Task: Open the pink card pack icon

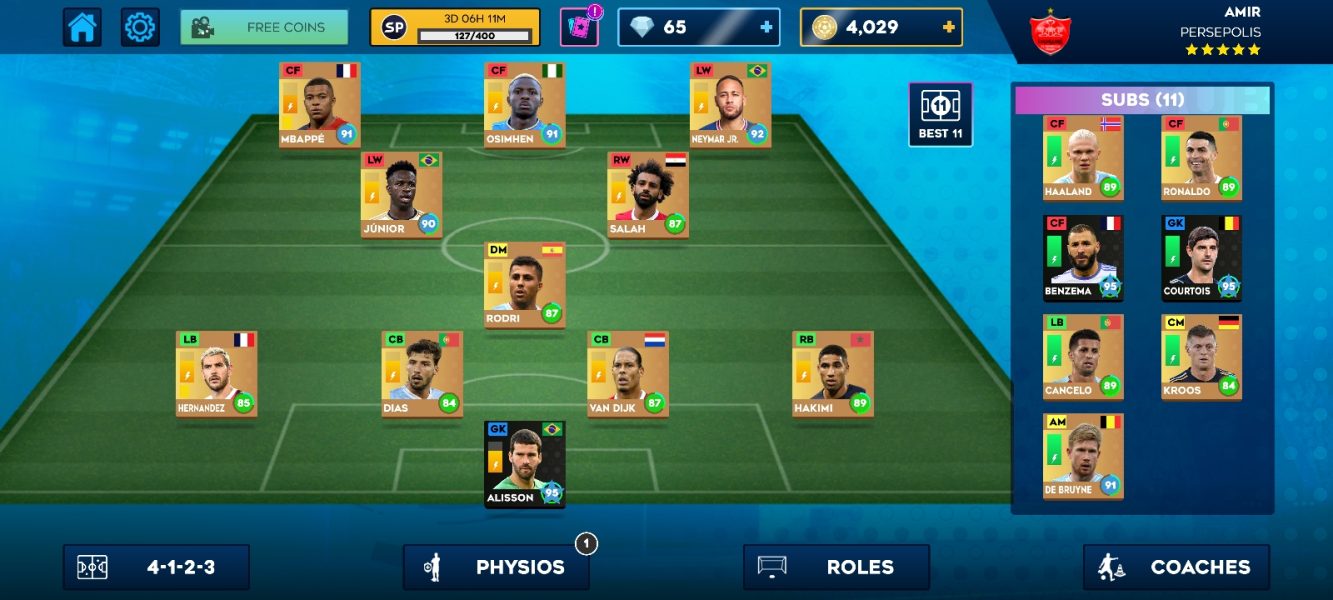Action: click(x=578, y=28)
